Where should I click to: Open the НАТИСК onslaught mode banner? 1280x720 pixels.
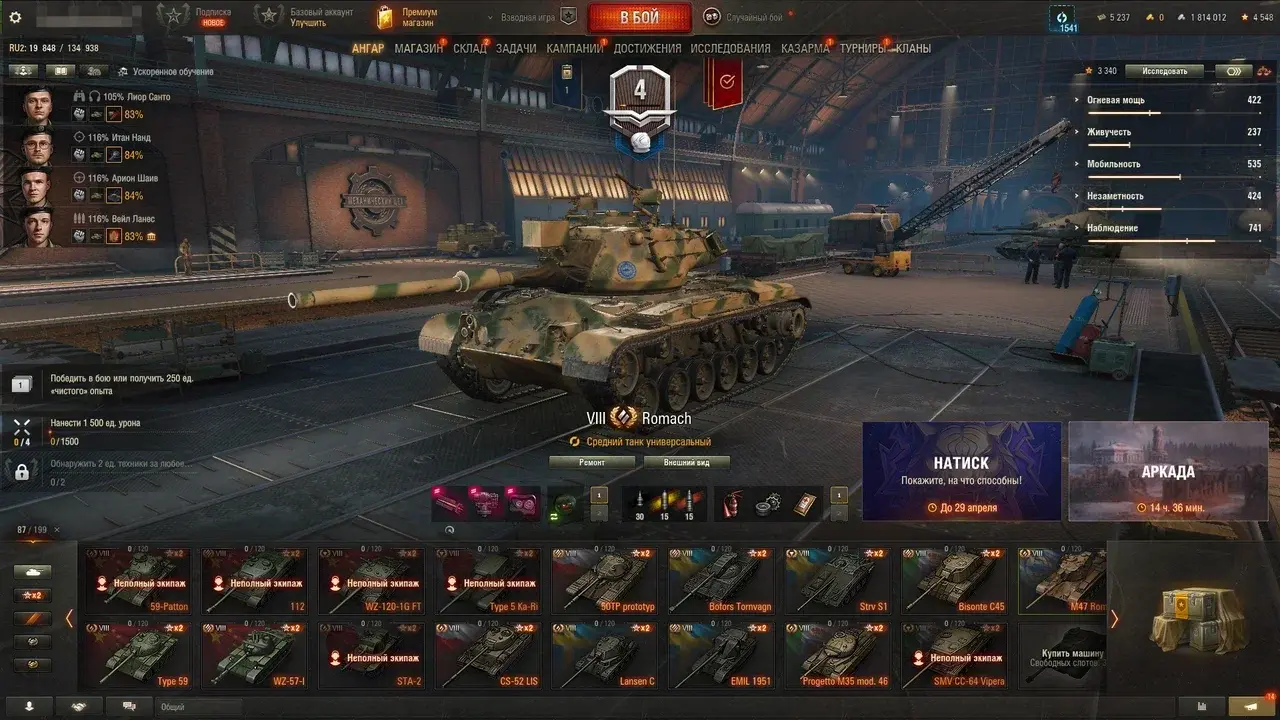(961, 471)
